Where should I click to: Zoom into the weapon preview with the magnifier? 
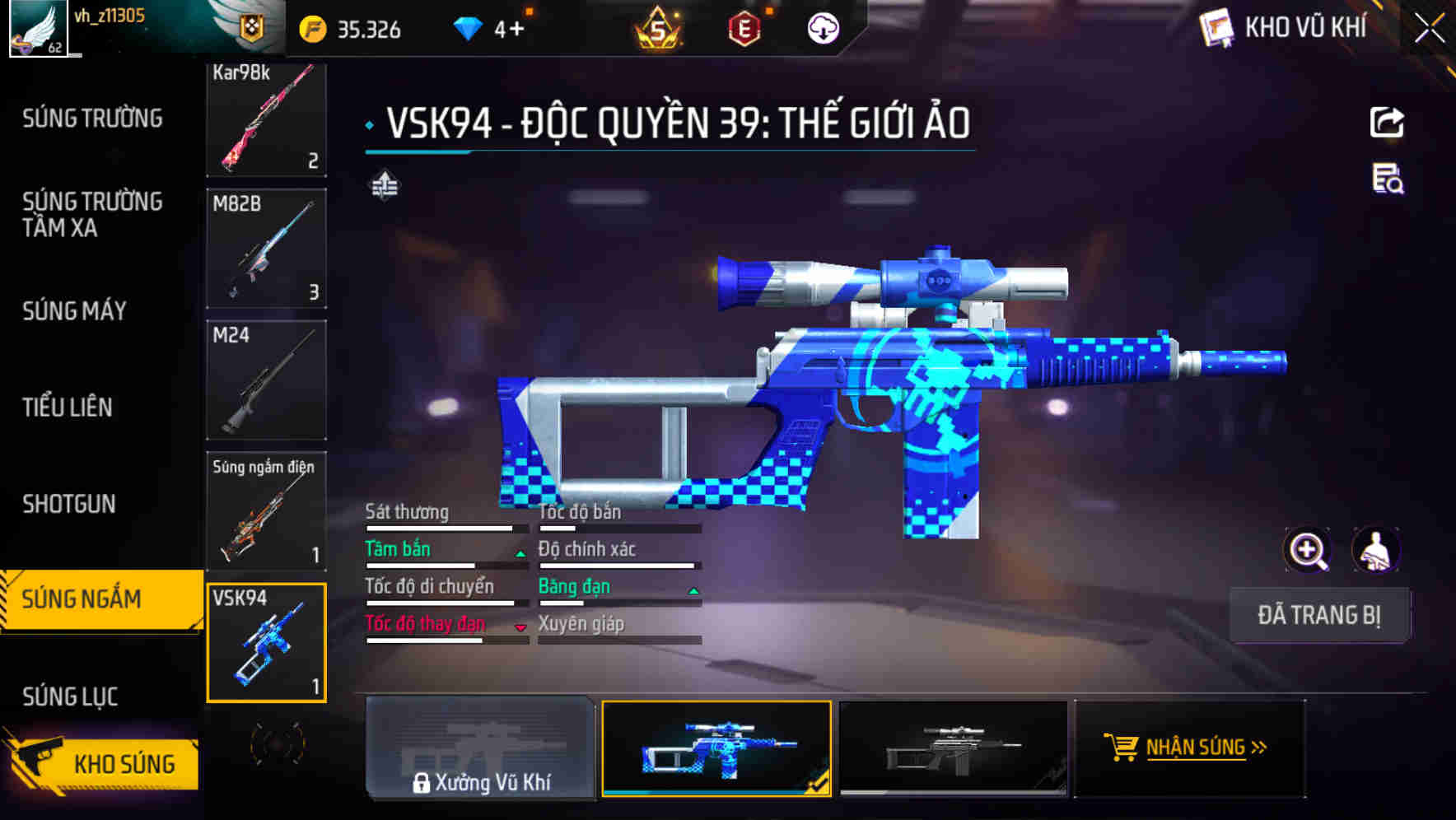[x=1305, y=550]
